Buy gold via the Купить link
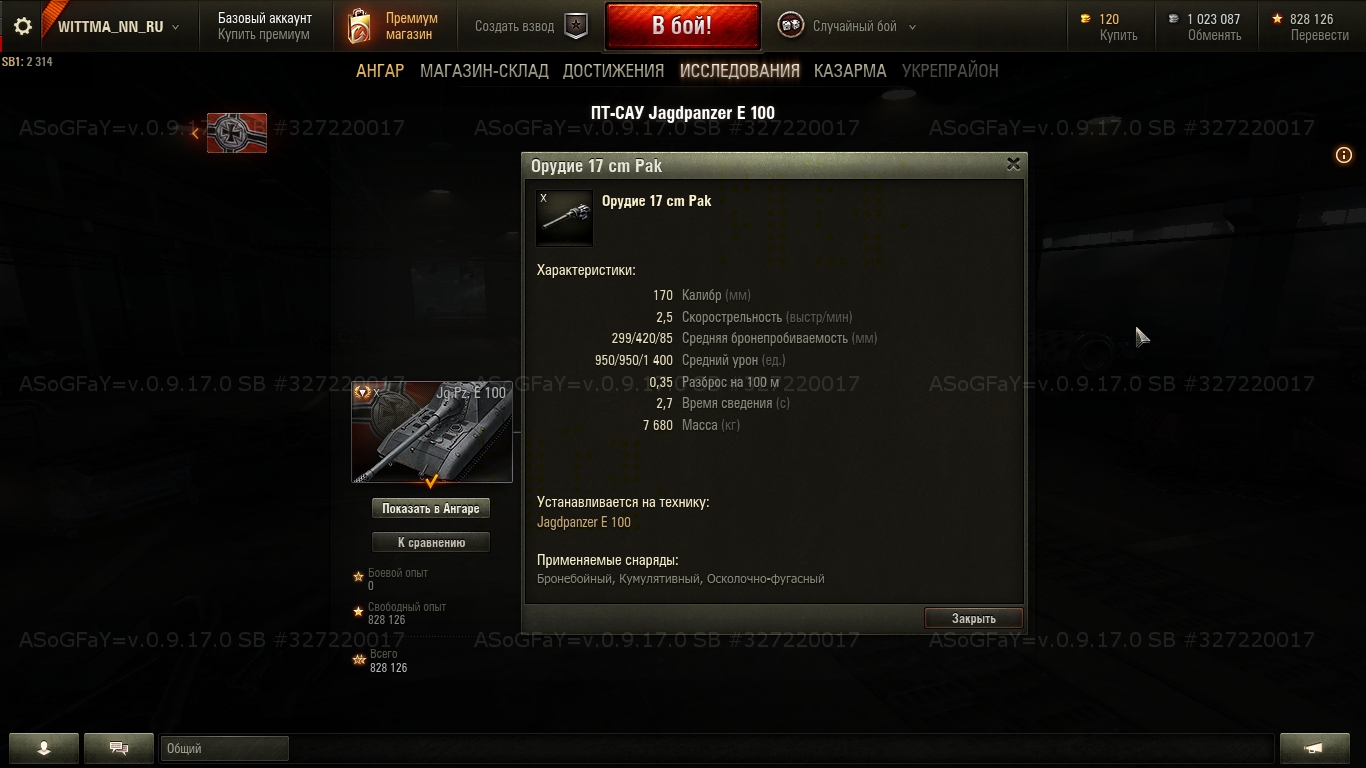Image resolution: width=1366 pixels, height=768 pixels. coord(1118,35)
